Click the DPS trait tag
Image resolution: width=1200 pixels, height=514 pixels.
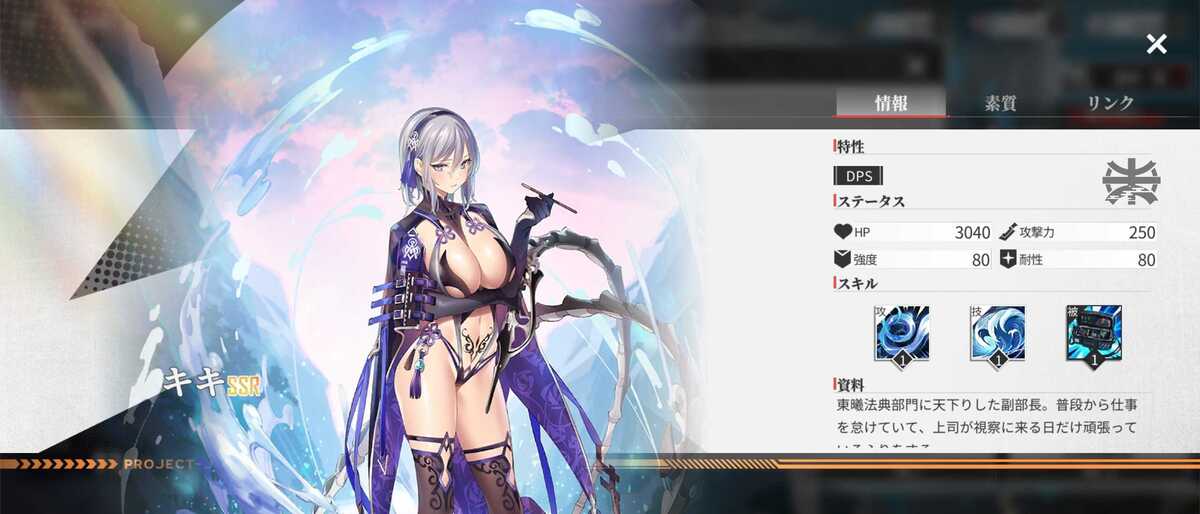tap(858, 176)
